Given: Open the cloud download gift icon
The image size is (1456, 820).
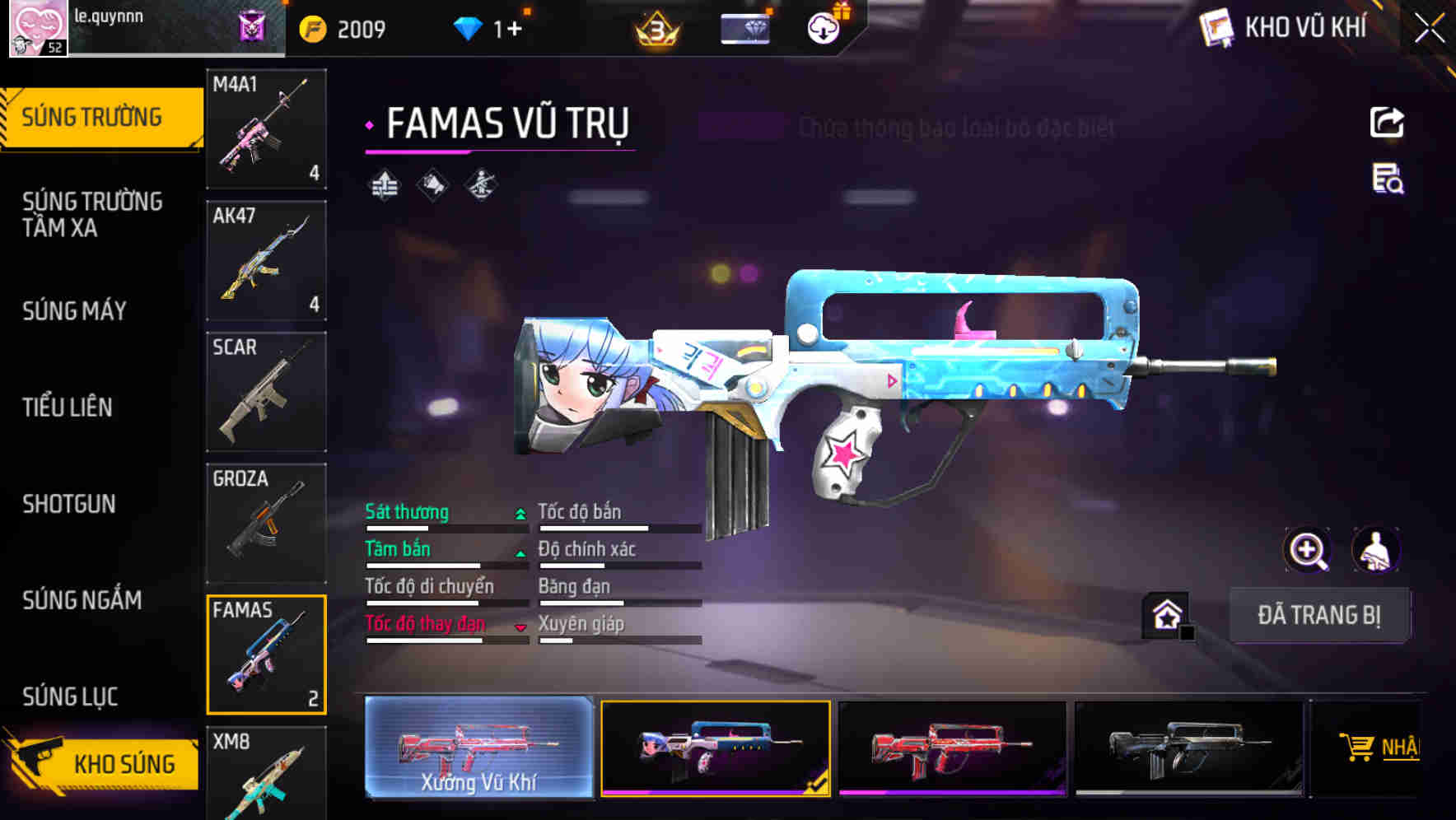Looking at the screenshot, I should coord(824,25).
